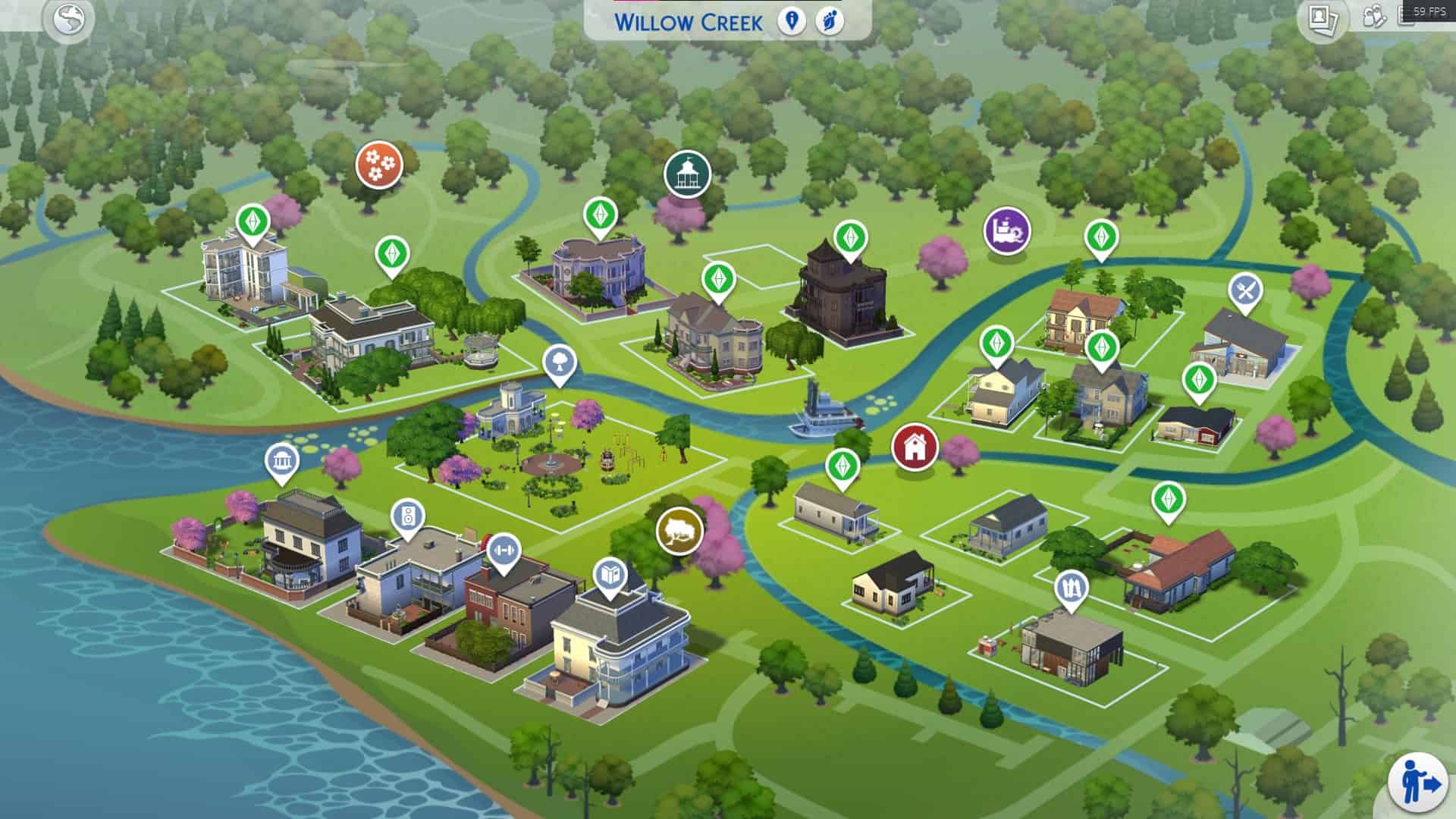
Task: Choose the picket fence lot pin
Action: 1071,588
